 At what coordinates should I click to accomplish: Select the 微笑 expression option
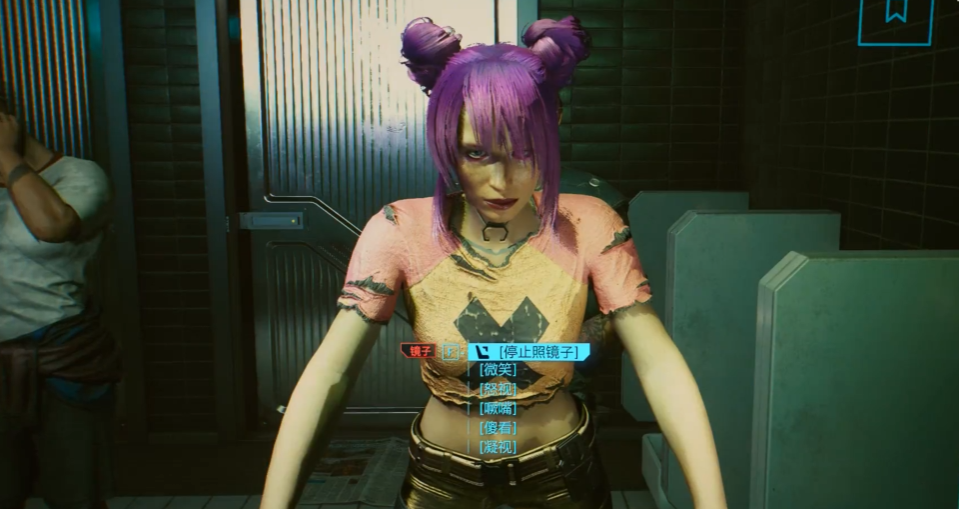point(498,370)
